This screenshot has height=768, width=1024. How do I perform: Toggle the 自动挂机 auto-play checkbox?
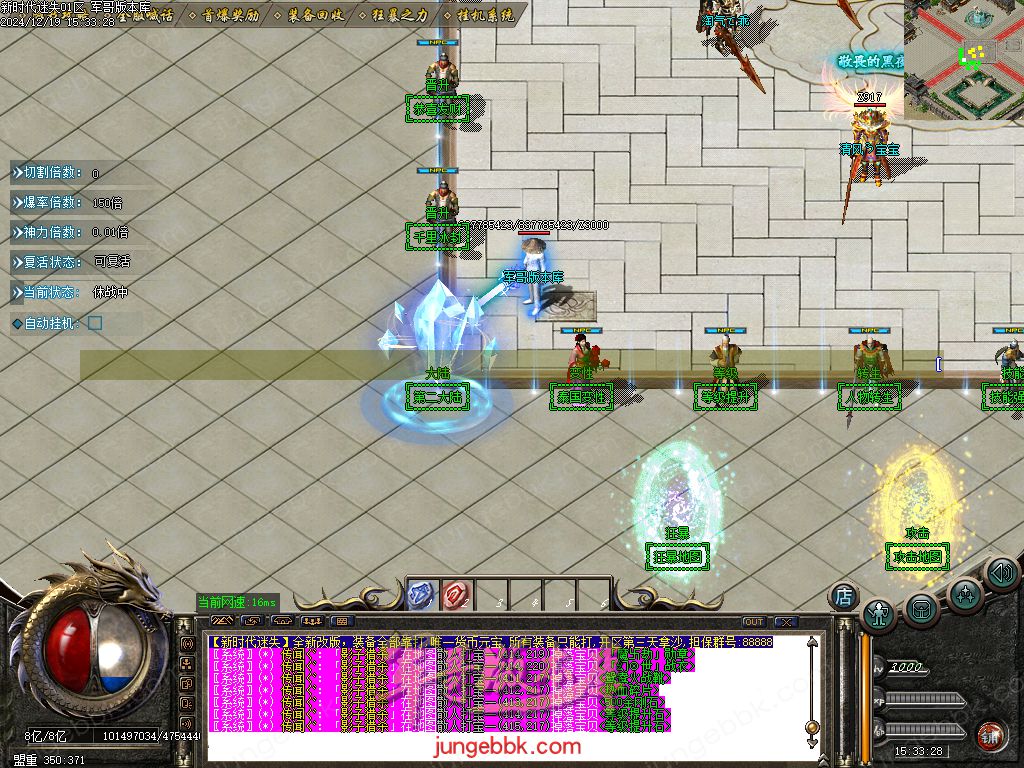[x=95, y=323]
